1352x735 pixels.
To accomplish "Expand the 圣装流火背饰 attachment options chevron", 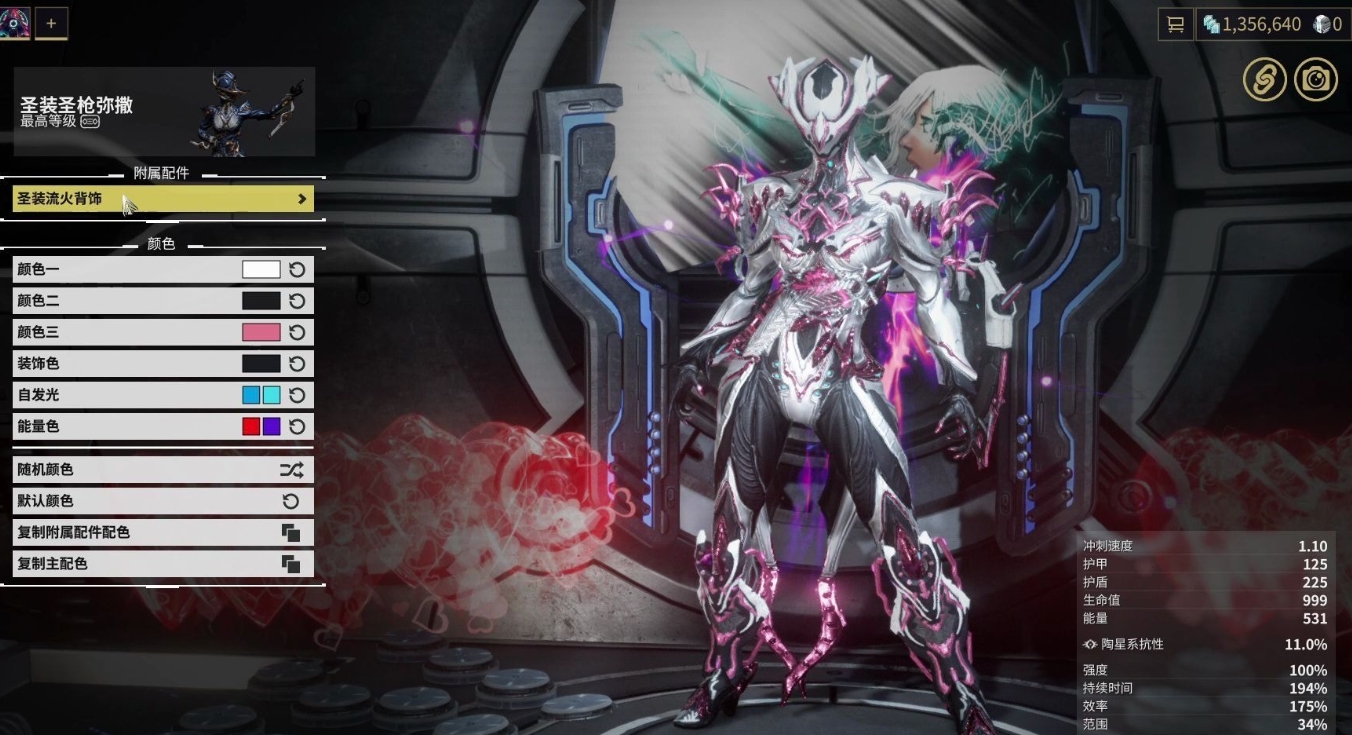I will pos(302,198).
